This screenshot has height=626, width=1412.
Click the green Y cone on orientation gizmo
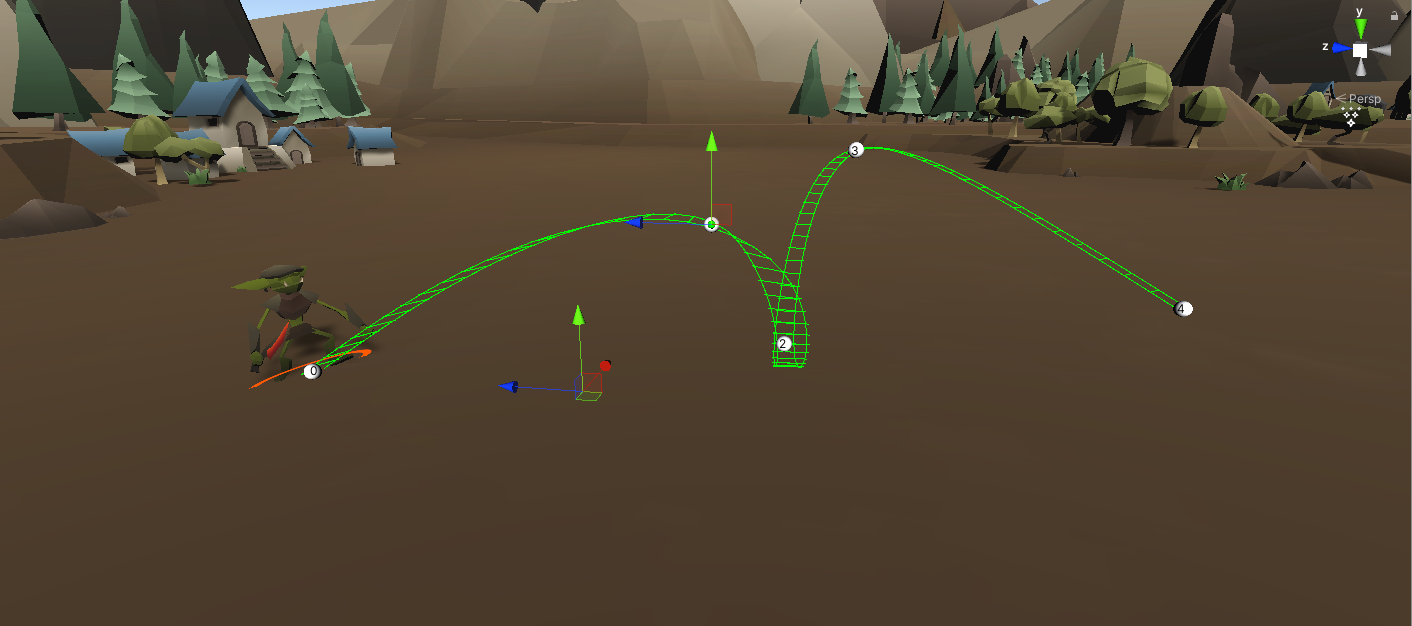[1360, 29]
